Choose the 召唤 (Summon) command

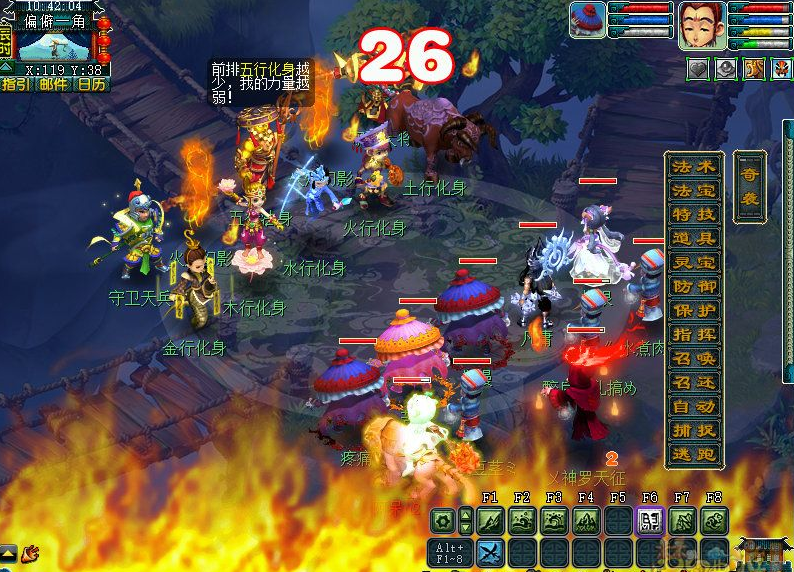[x=694, y=358]
